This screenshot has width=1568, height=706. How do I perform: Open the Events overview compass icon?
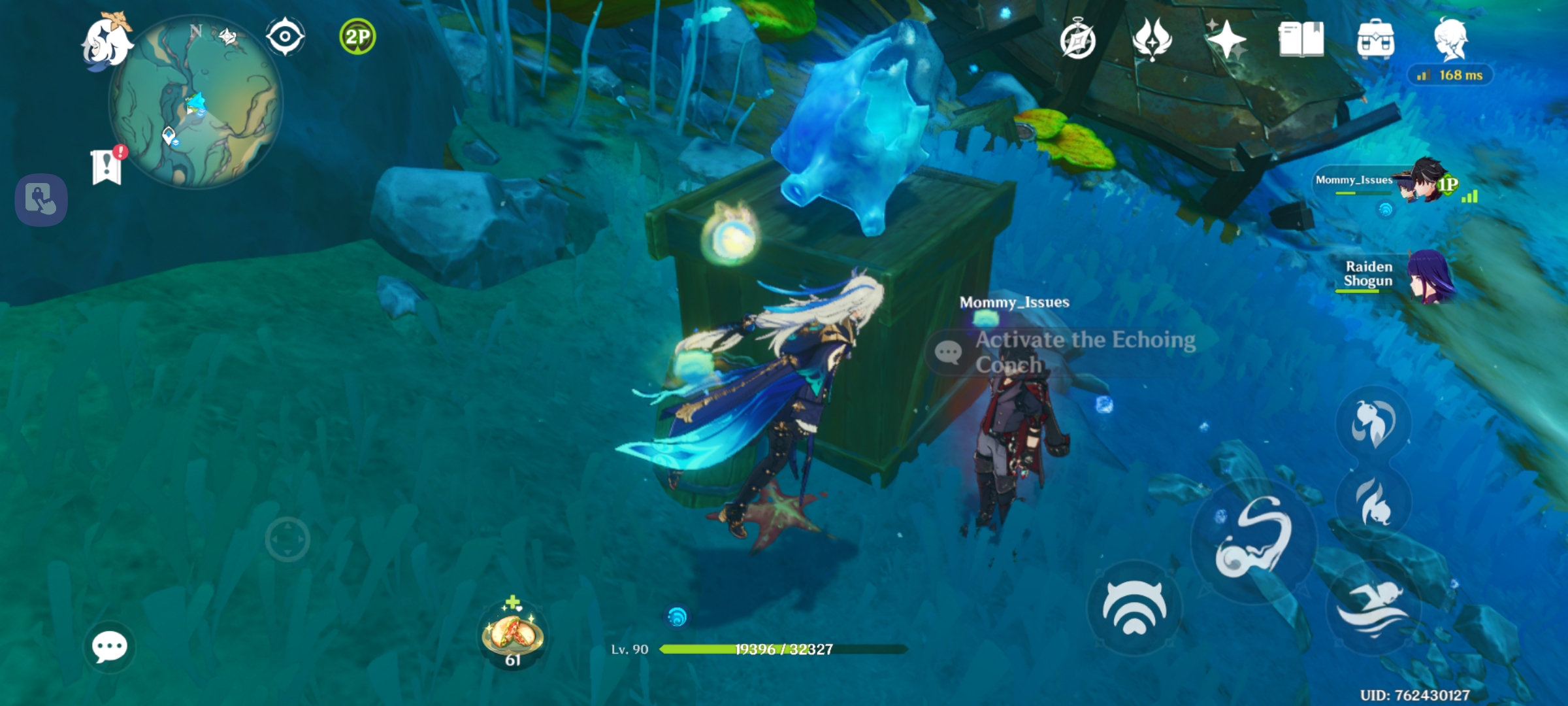click(1078, 39)
